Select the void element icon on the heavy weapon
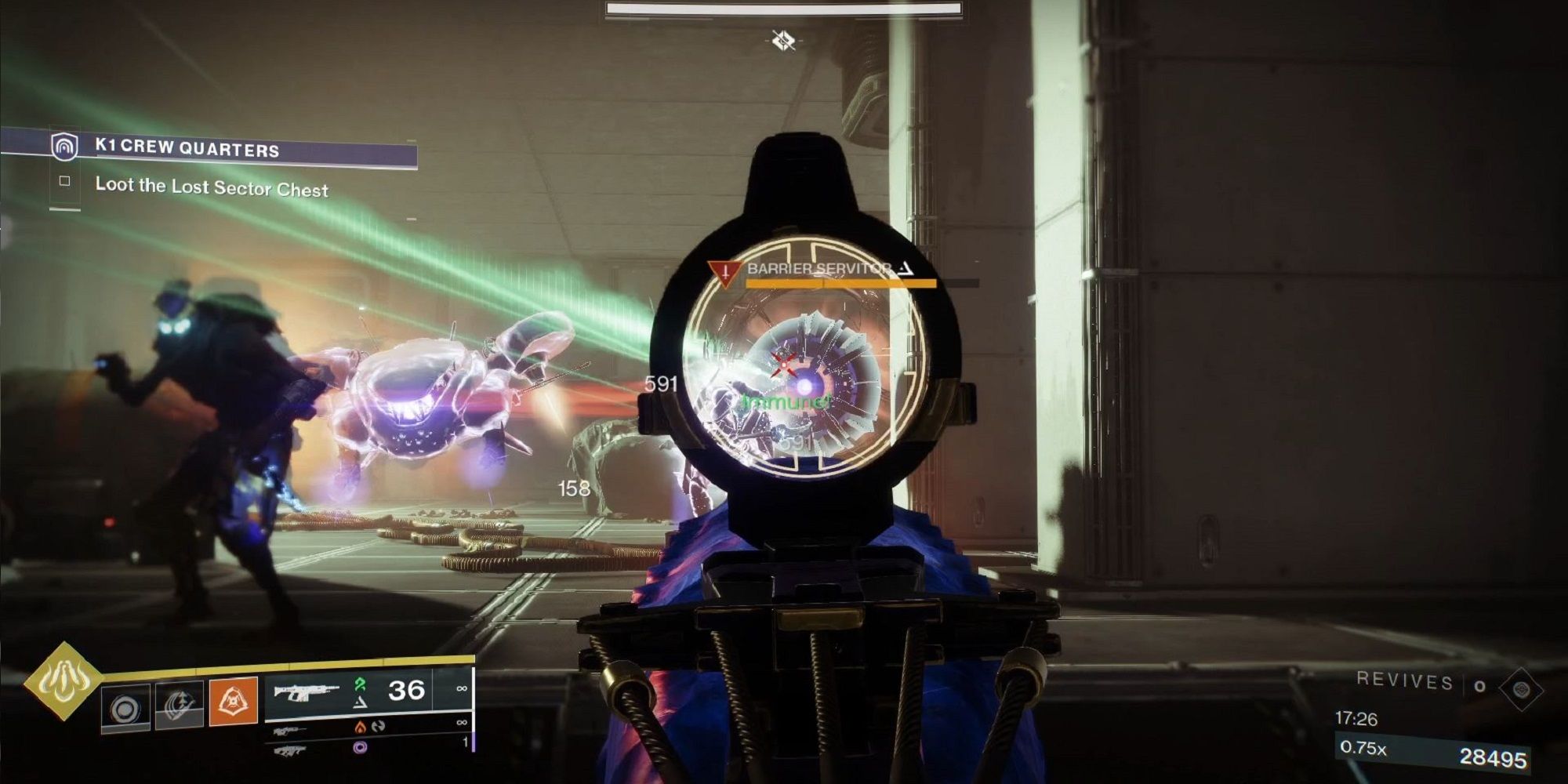This screenshot has height=784, width=1568. 359,749
